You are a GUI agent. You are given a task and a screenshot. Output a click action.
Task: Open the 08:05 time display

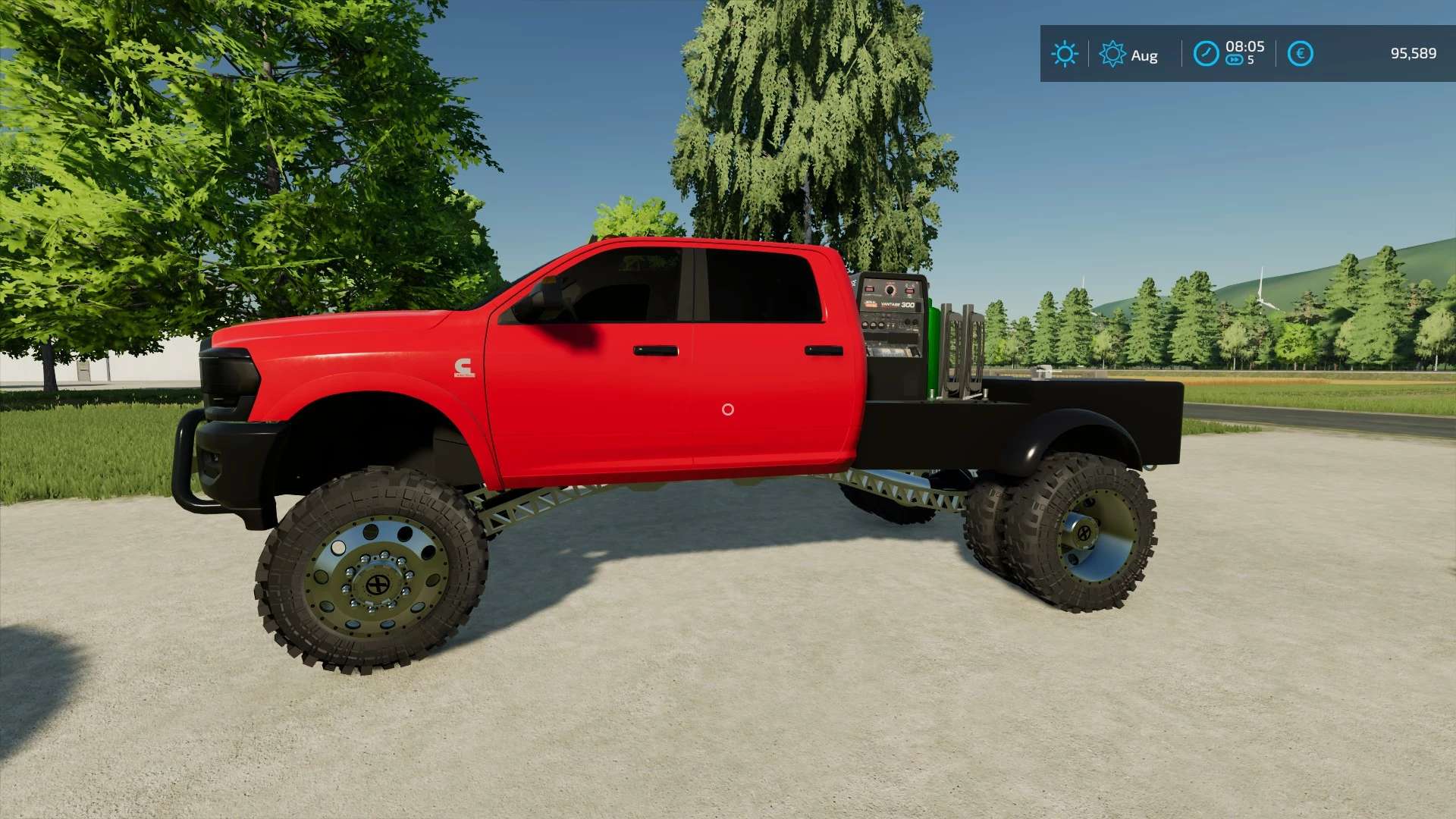click(x=1244, y=47)
